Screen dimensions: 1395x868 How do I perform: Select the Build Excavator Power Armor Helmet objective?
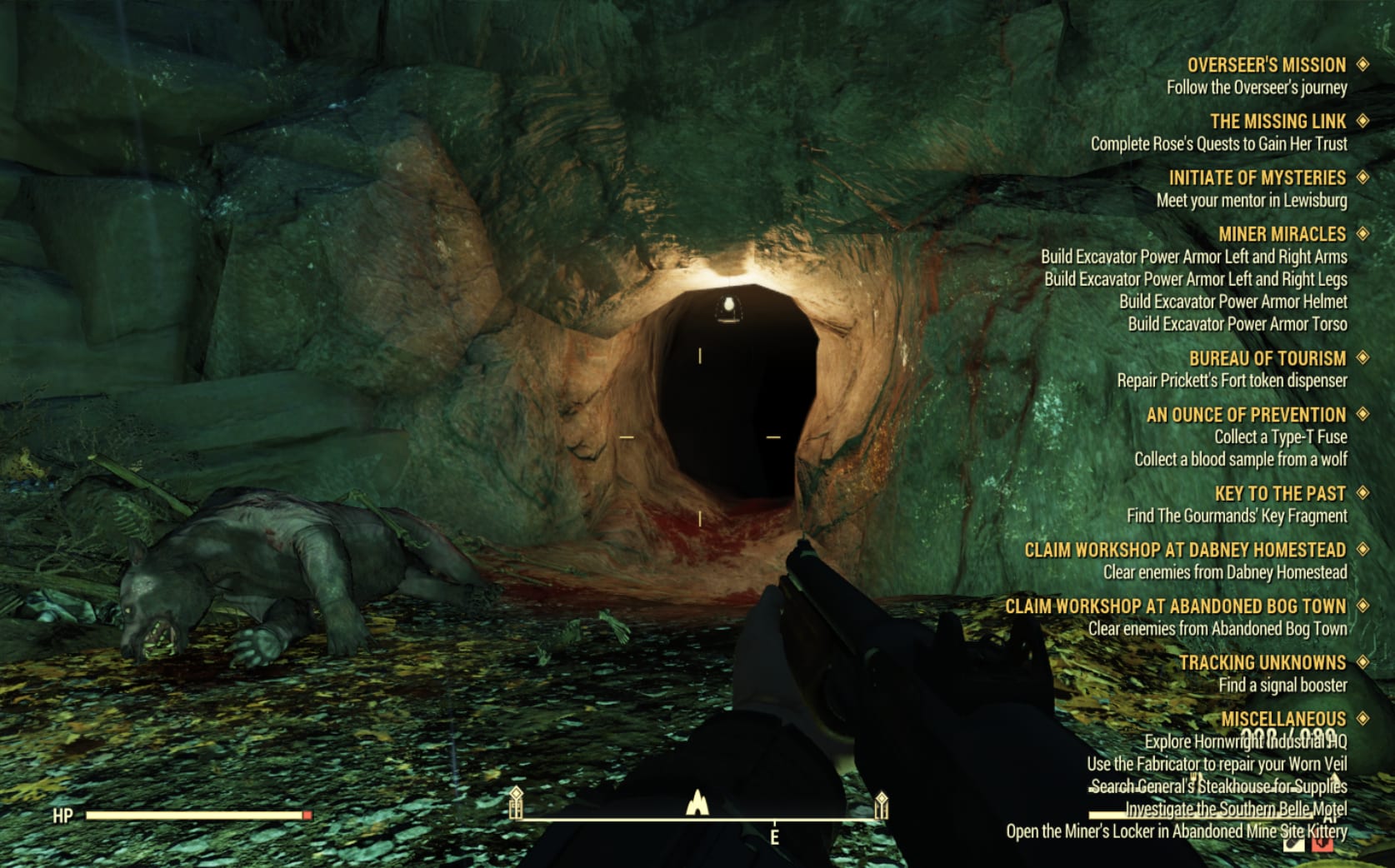pos(1232,302)
